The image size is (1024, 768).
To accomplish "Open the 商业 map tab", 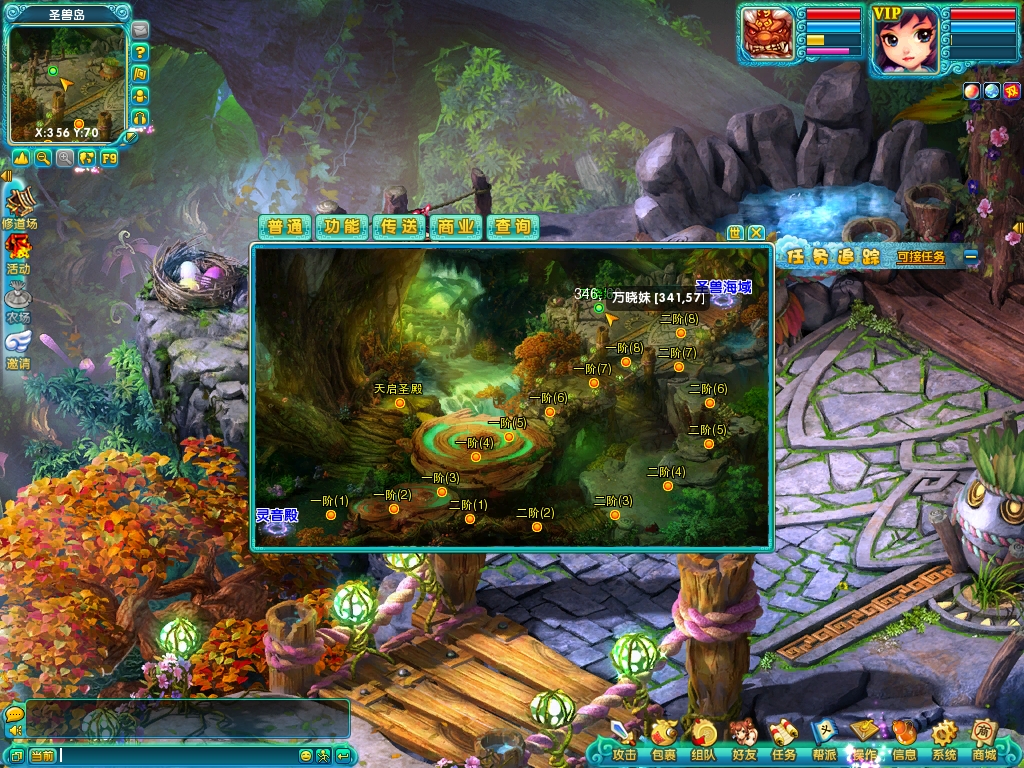I will tap(456, 227).
